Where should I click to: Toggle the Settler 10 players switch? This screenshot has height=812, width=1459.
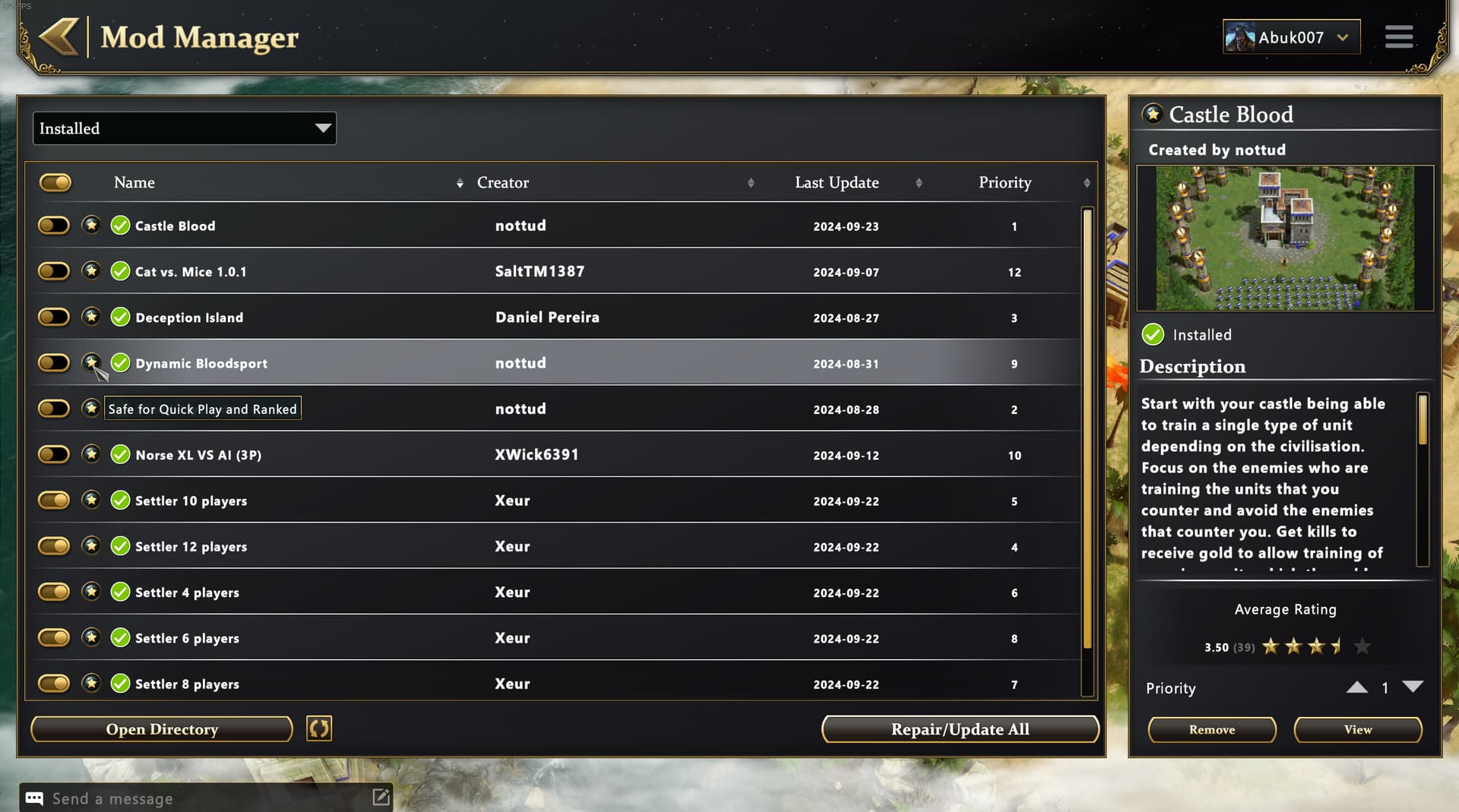(x=54, y=501)
